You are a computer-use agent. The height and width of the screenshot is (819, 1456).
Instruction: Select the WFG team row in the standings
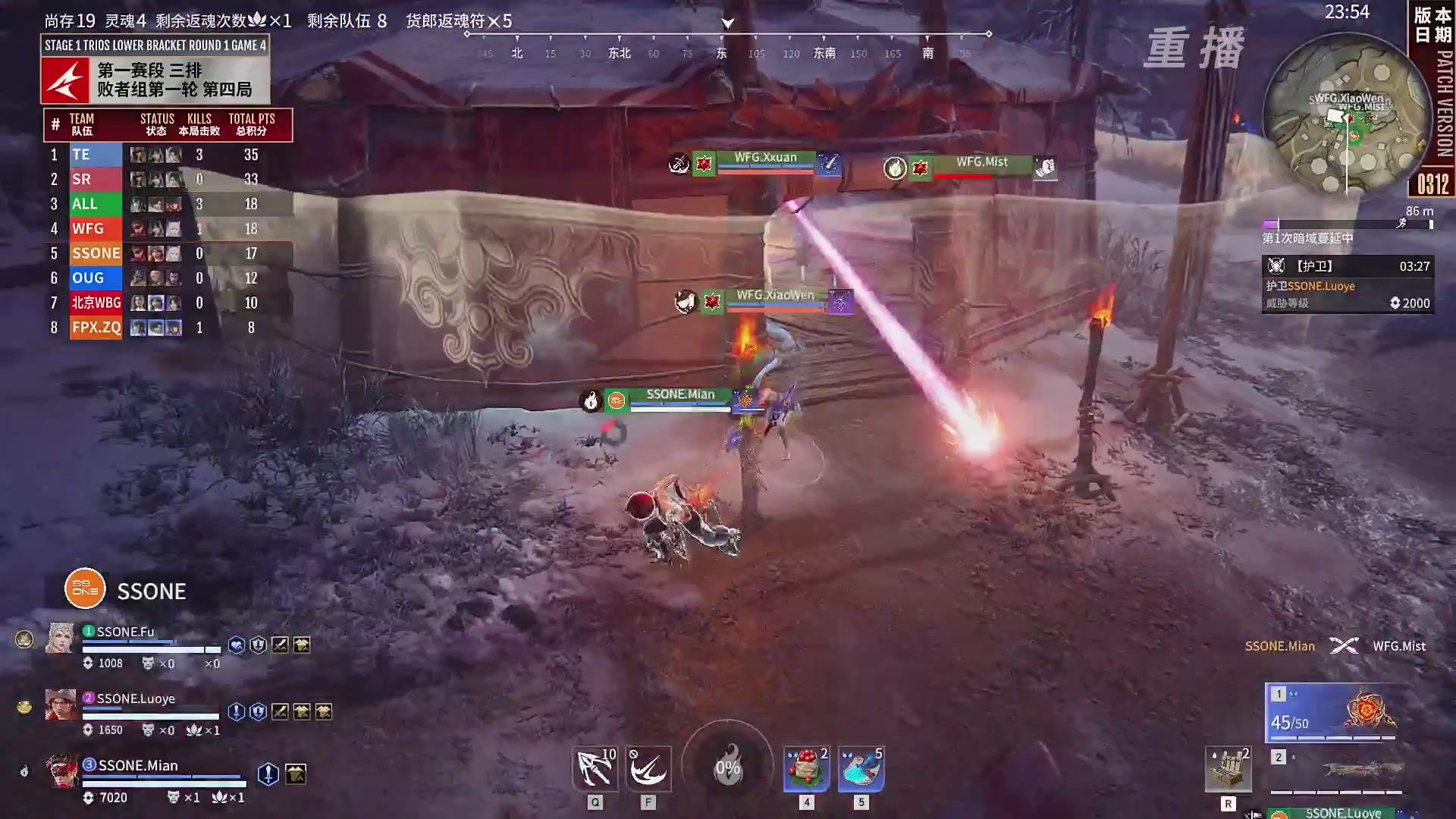(x=95, y=228)
